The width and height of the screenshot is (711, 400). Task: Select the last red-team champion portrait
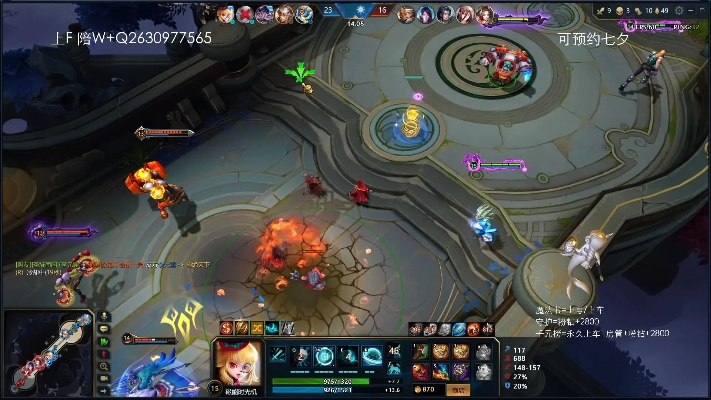(484, 14)
